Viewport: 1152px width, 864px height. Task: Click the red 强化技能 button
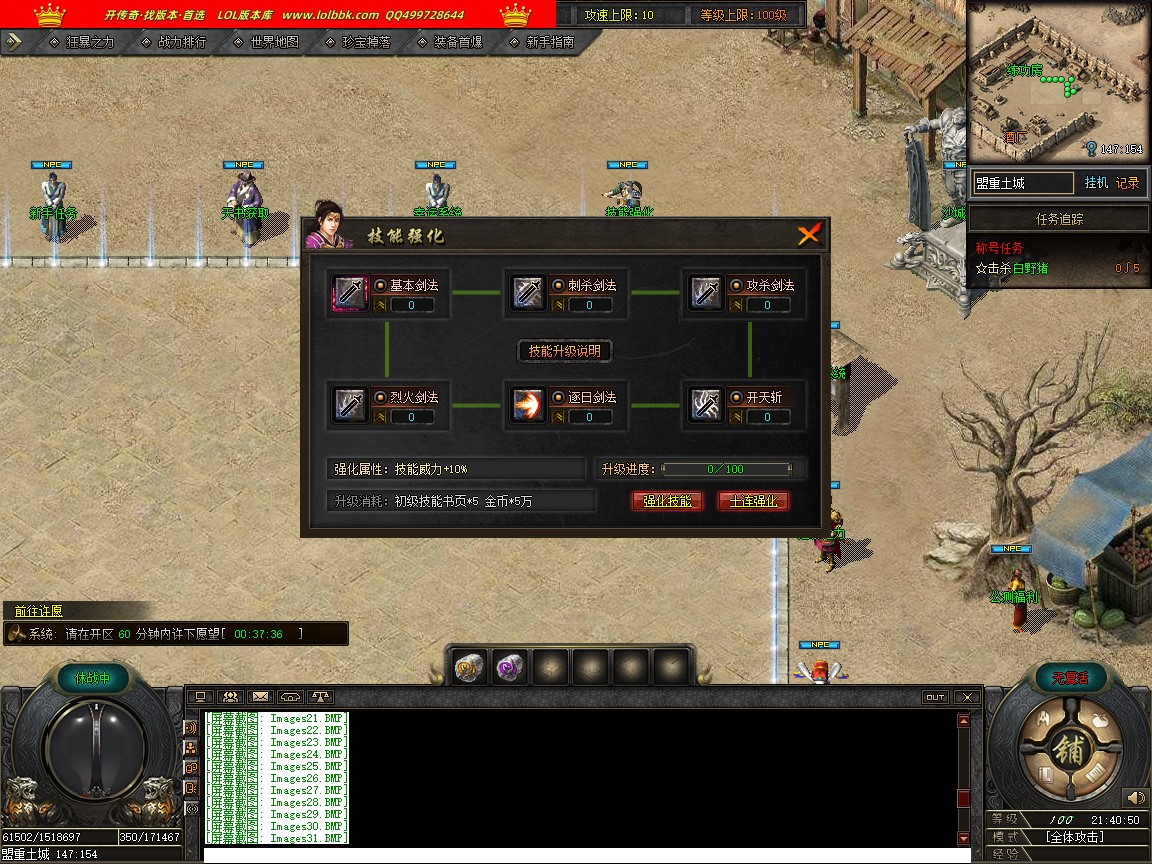point(667,501)
